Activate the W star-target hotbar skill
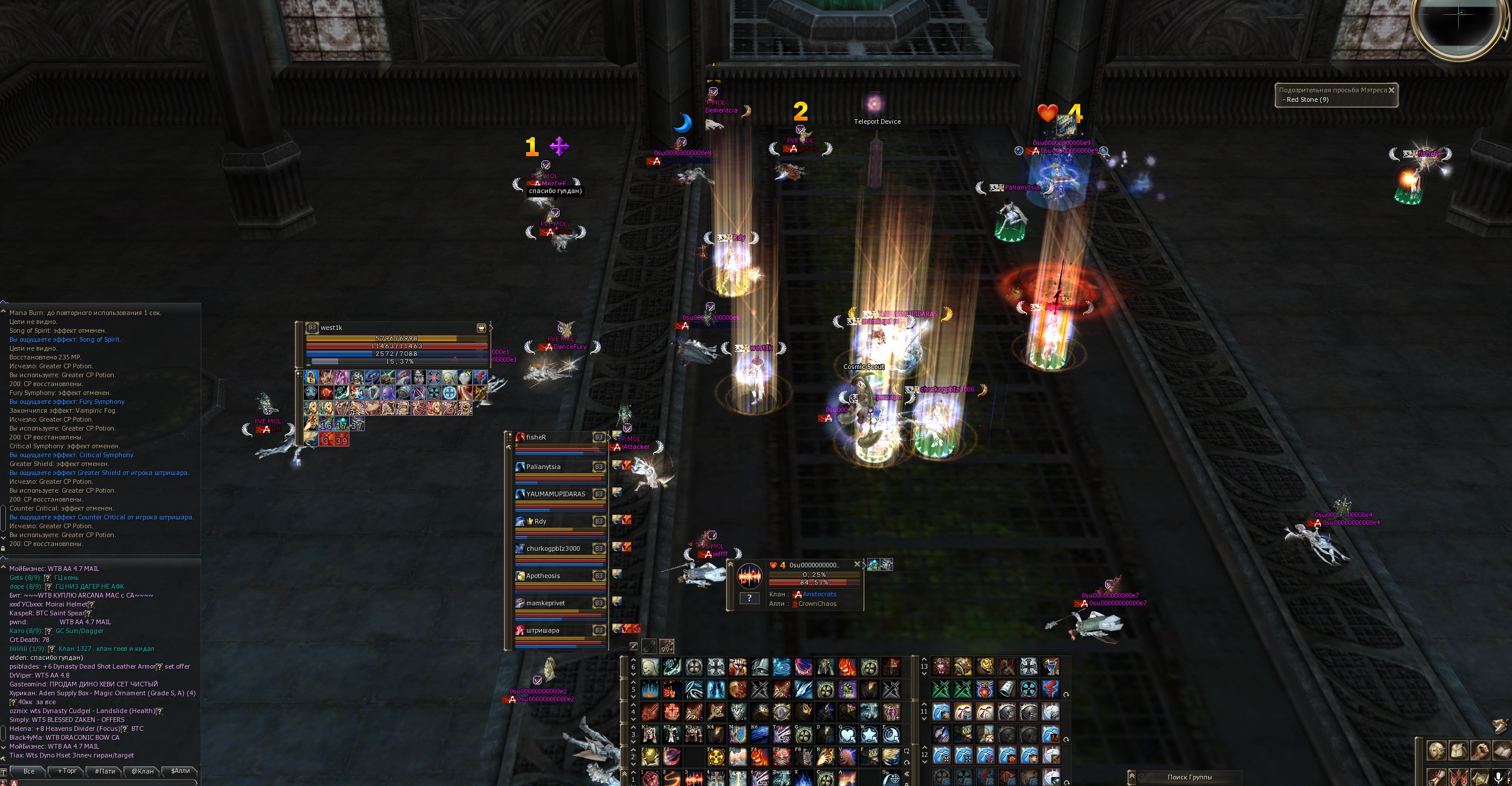 pyautogui.click(x=869, y=734)
